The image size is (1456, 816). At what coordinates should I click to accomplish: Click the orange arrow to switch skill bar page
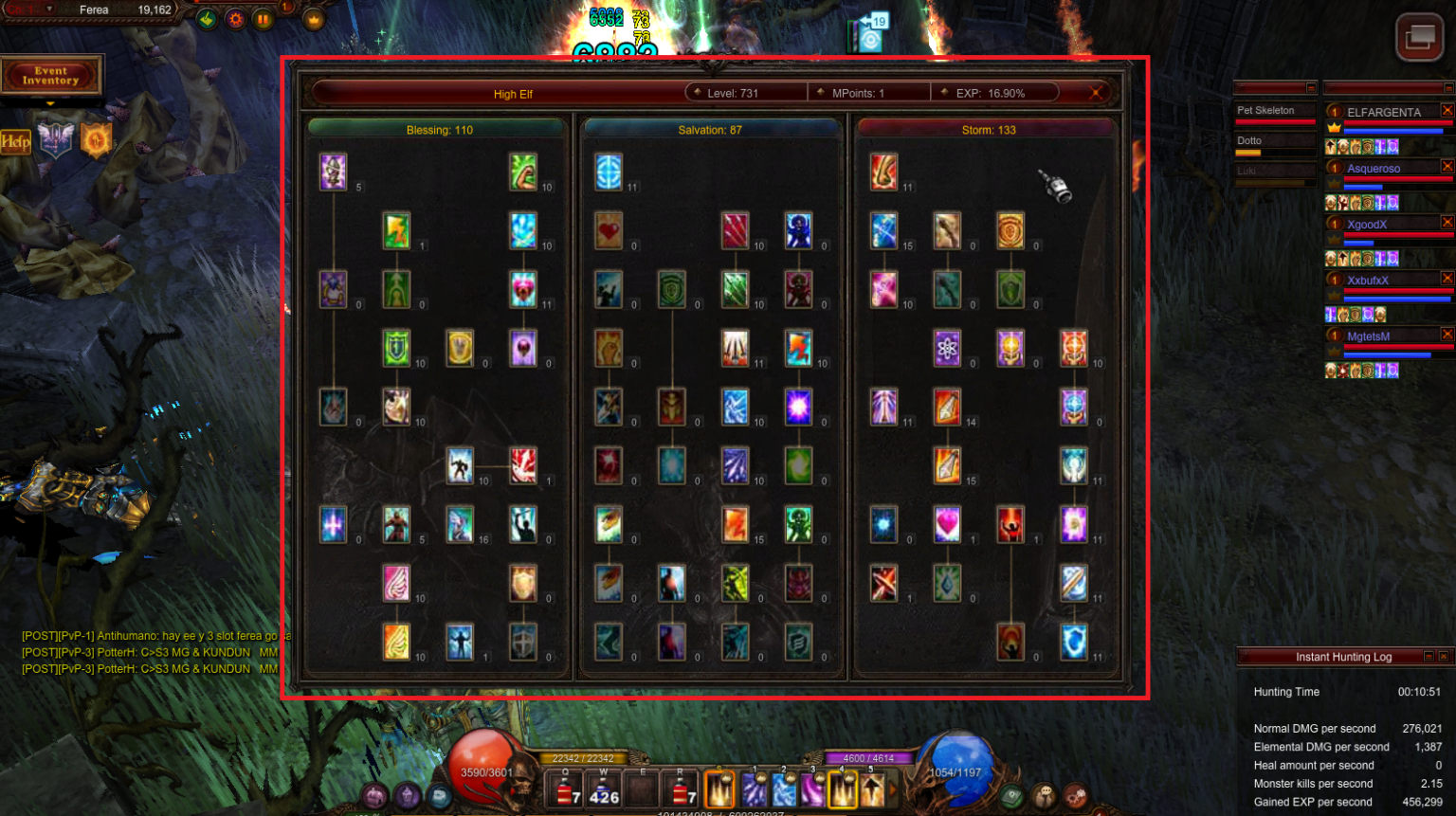point(892,789)
